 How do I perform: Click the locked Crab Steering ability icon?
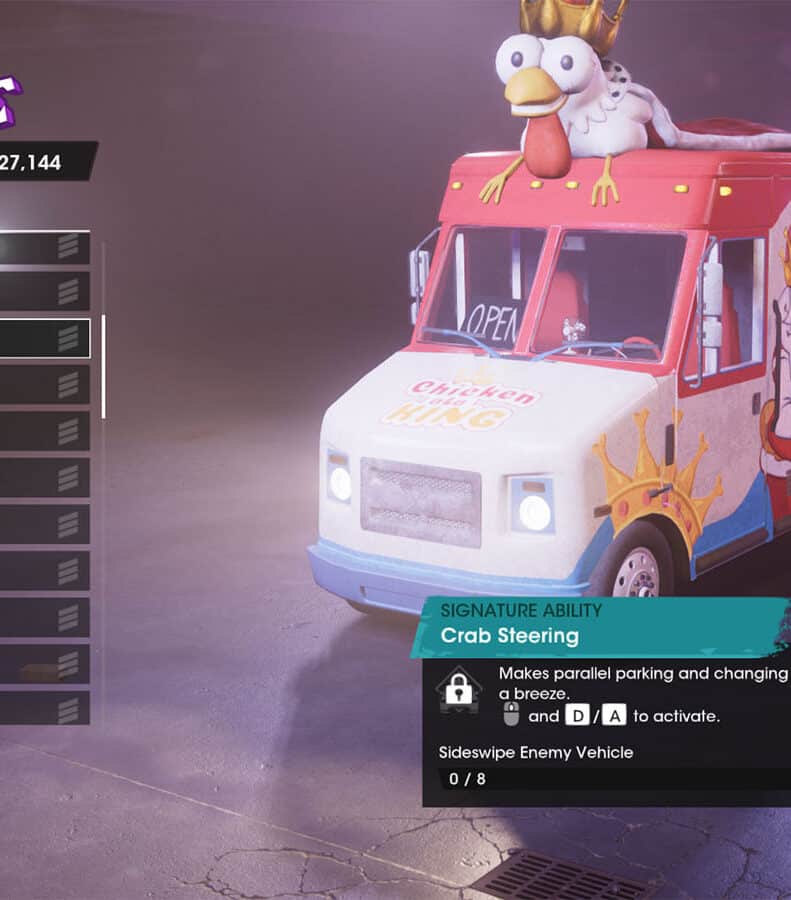click(x=459, y=689)
